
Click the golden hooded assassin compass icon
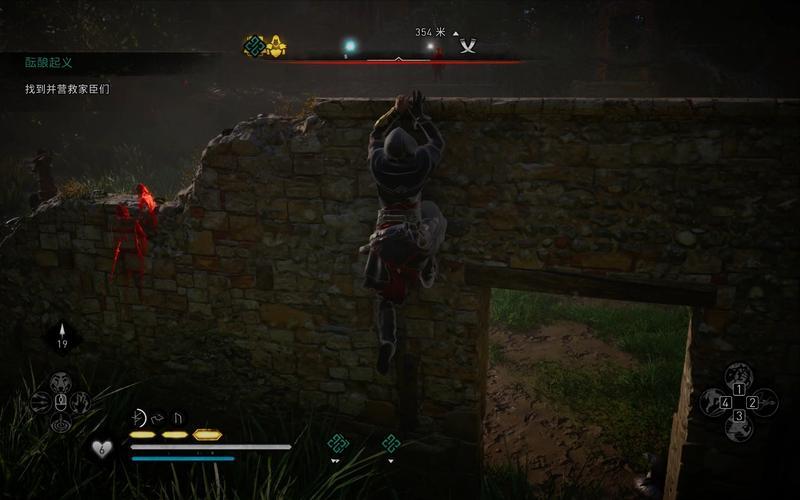click(277, 46)
